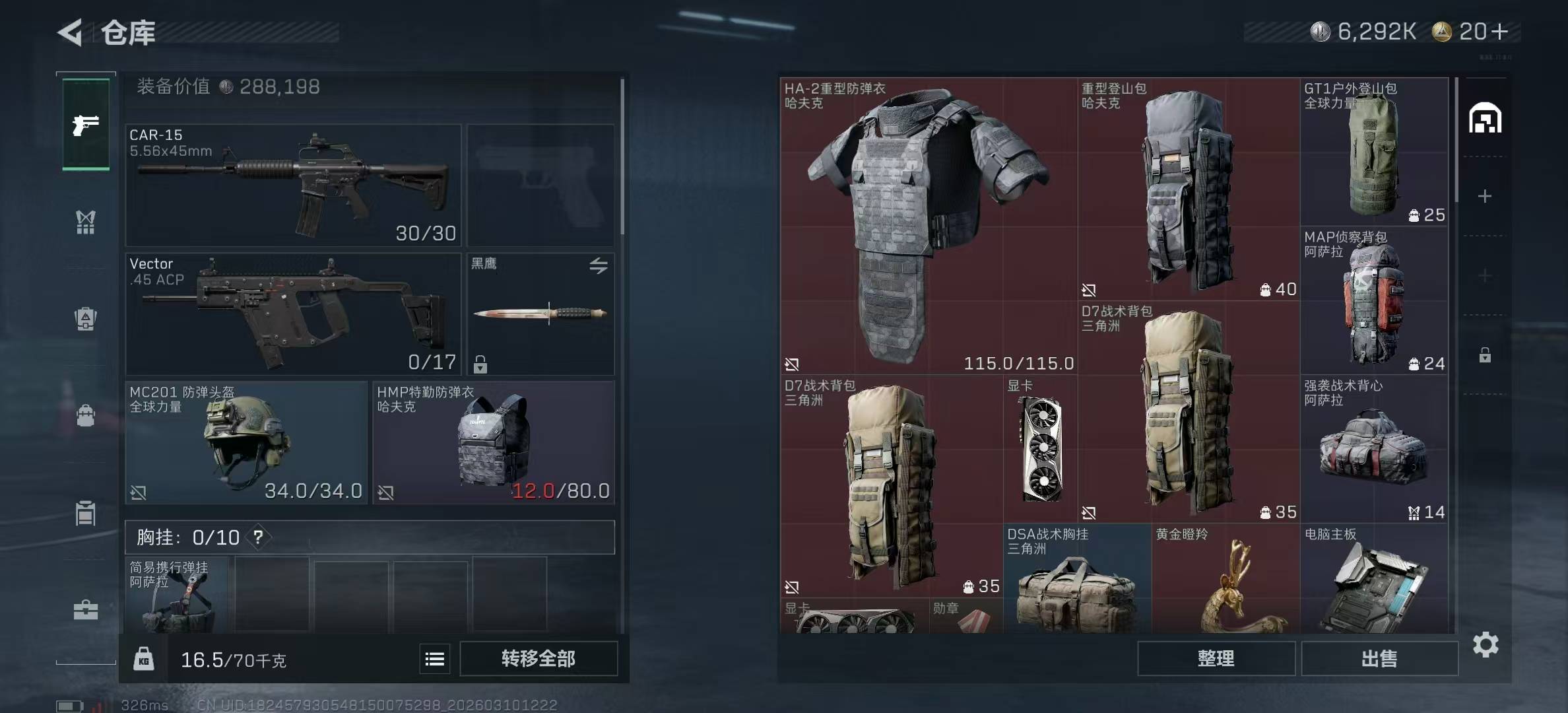Click the 整理 sort button
1568x713 pixels.
[x=1216, y=658]
